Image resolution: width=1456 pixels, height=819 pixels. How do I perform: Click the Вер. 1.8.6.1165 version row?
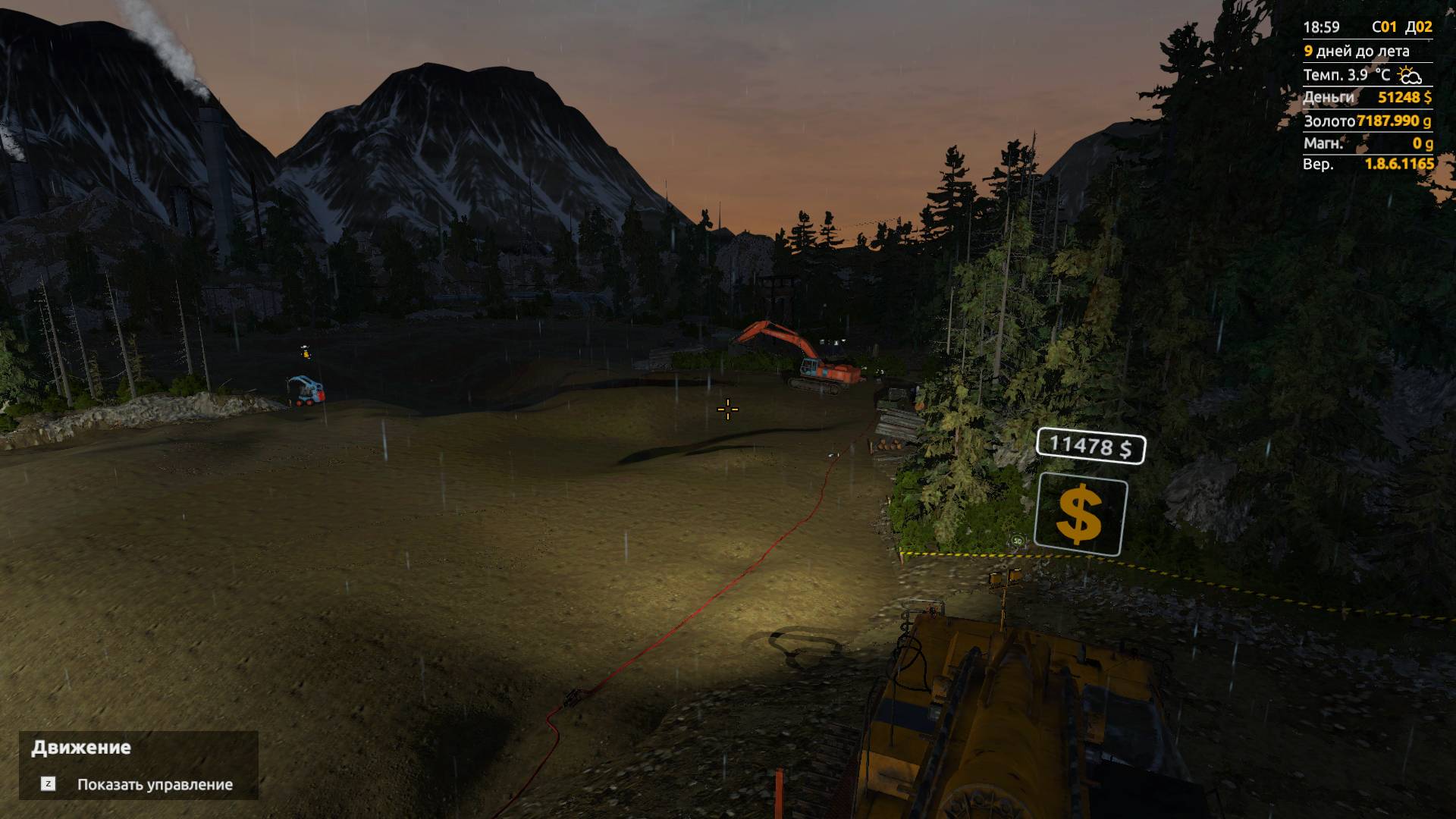[x=1357, y=165]
